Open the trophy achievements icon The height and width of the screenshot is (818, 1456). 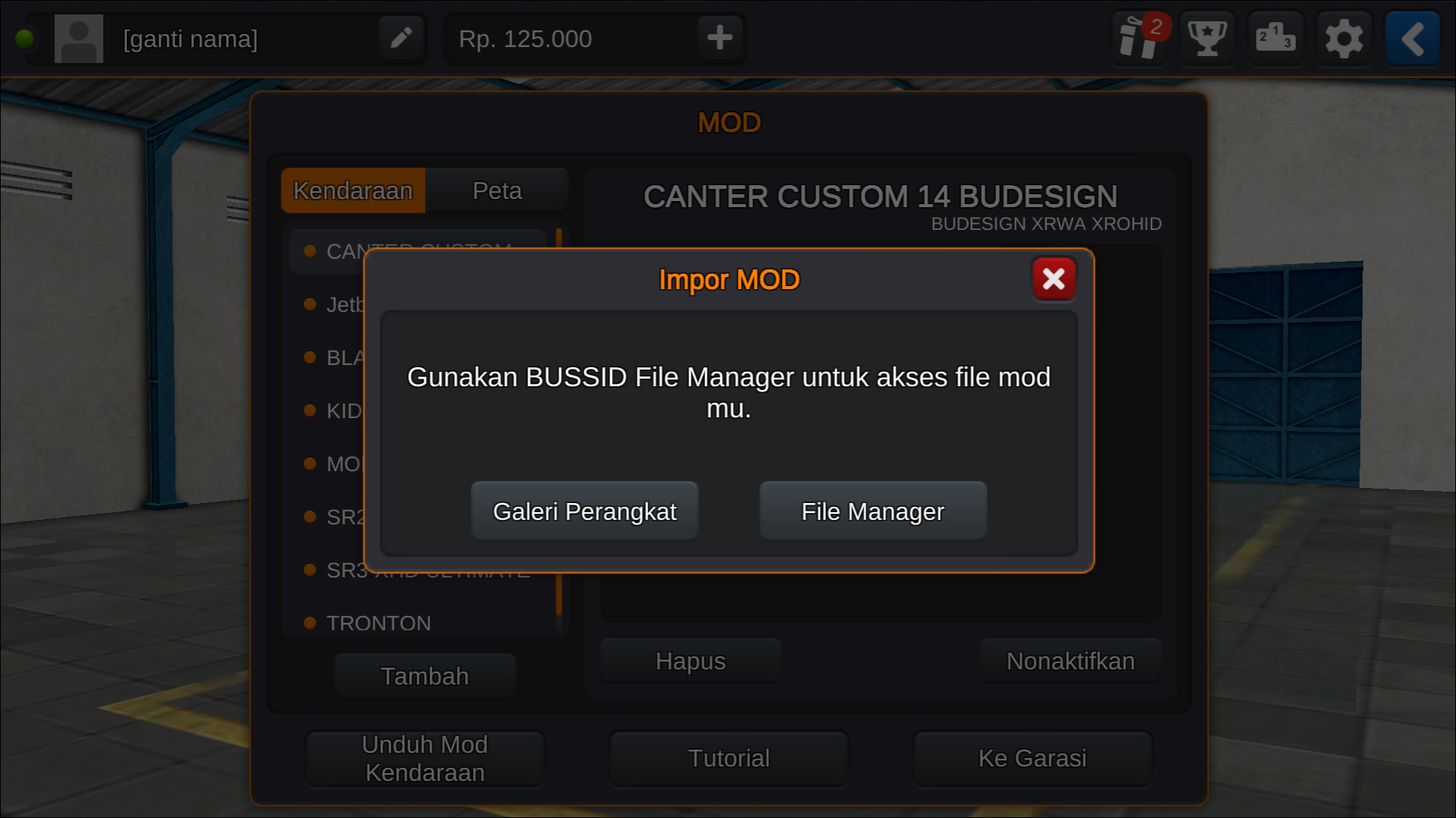tap(1207, 38)
